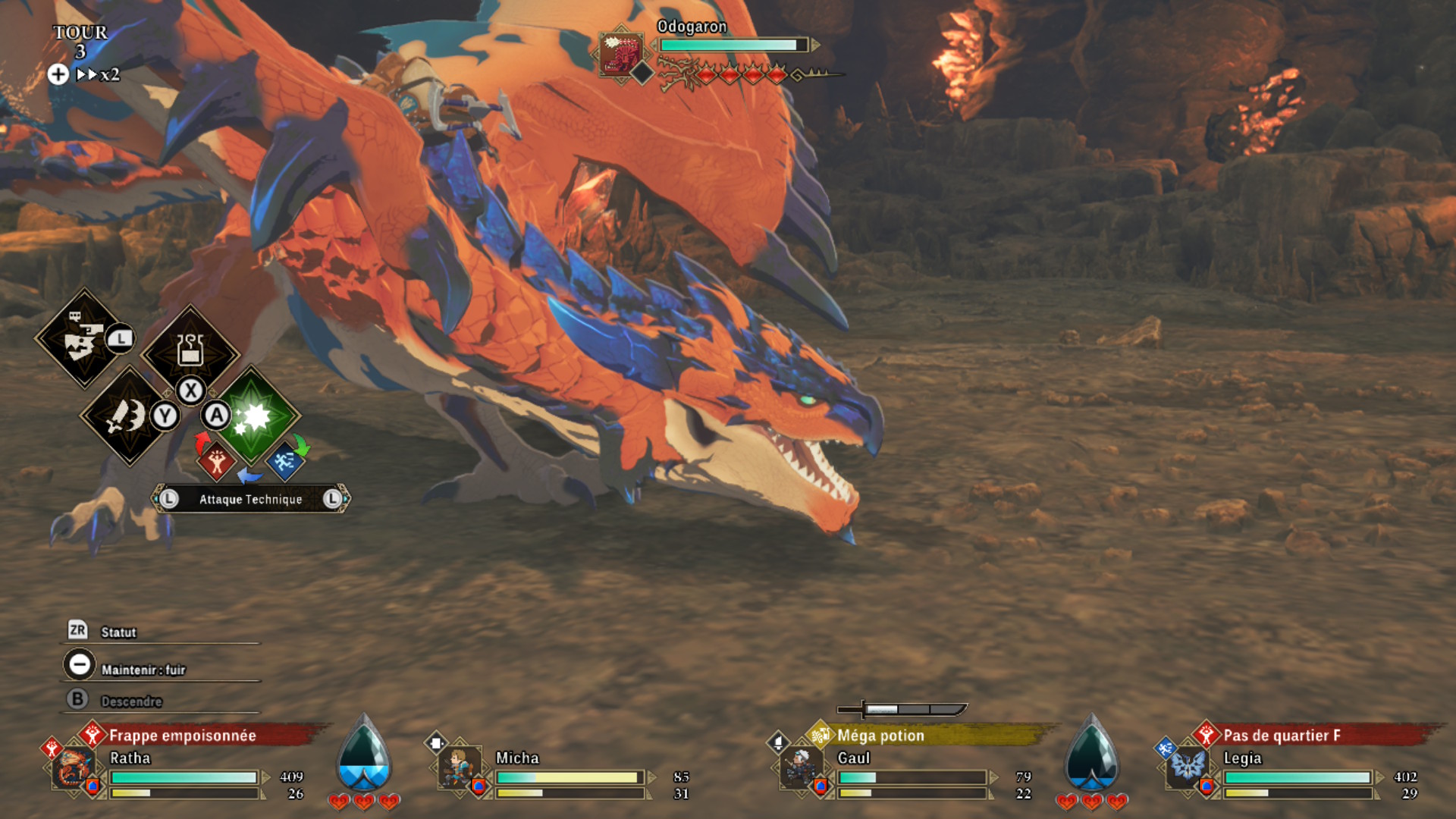
Task: Select Micha's character portrait
Action: (458, 767)
